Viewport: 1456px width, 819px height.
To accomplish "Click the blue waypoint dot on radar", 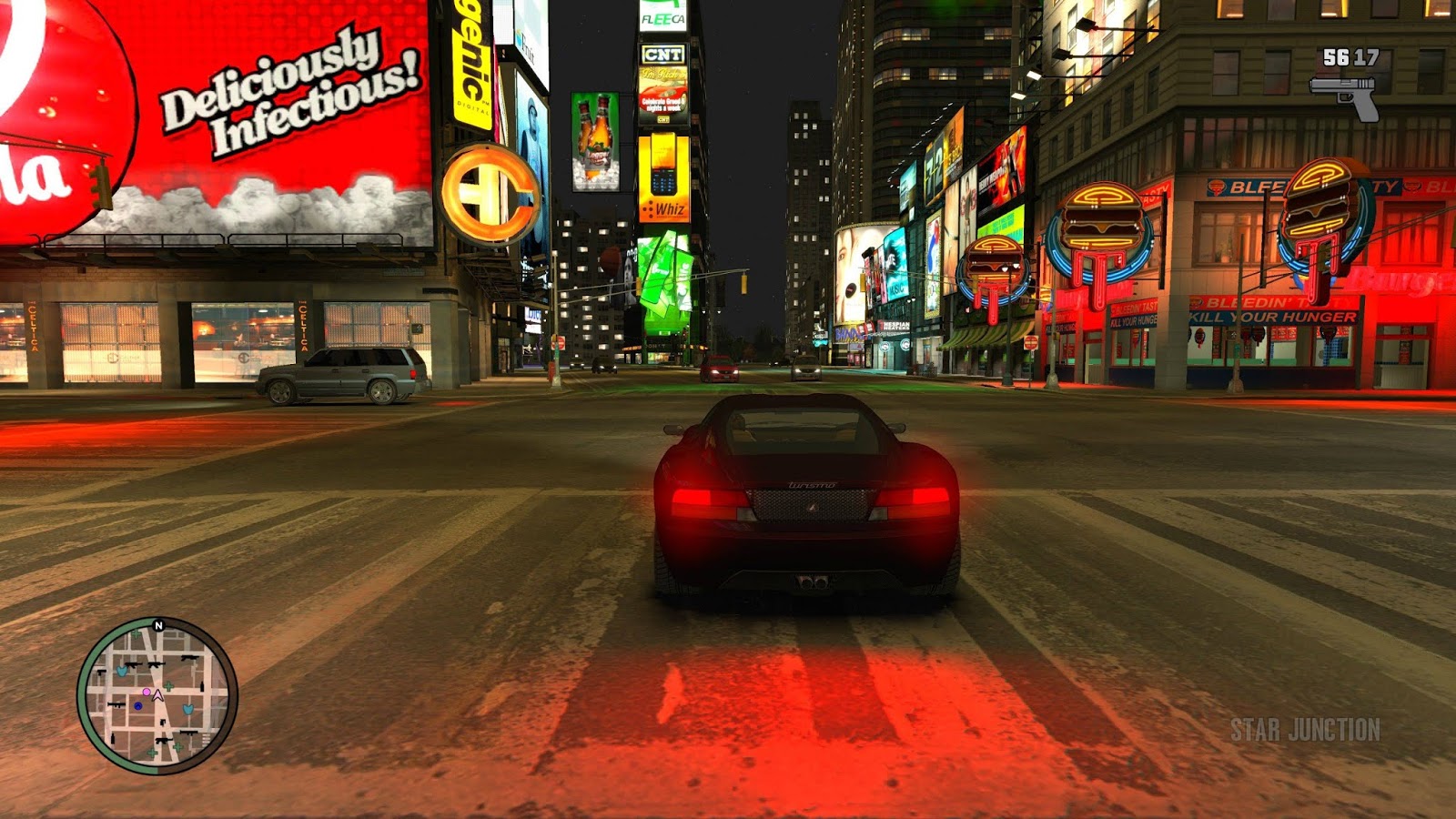I will click(x=137, y=706).
